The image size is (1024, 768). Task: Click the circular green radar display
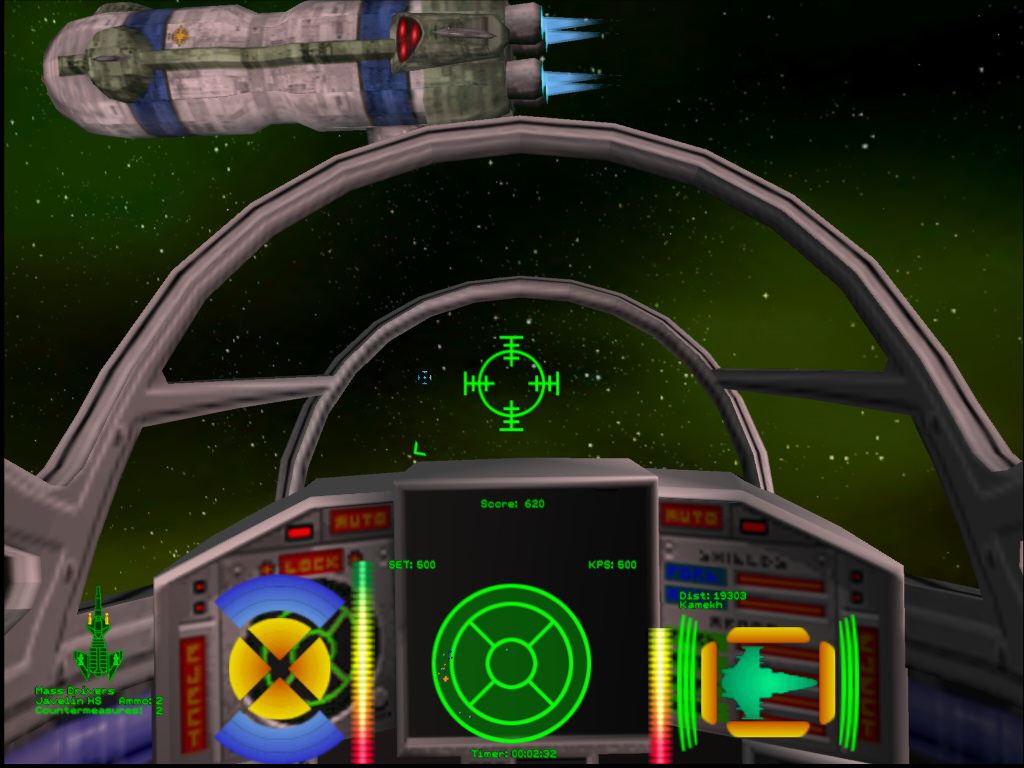point(511,663)
